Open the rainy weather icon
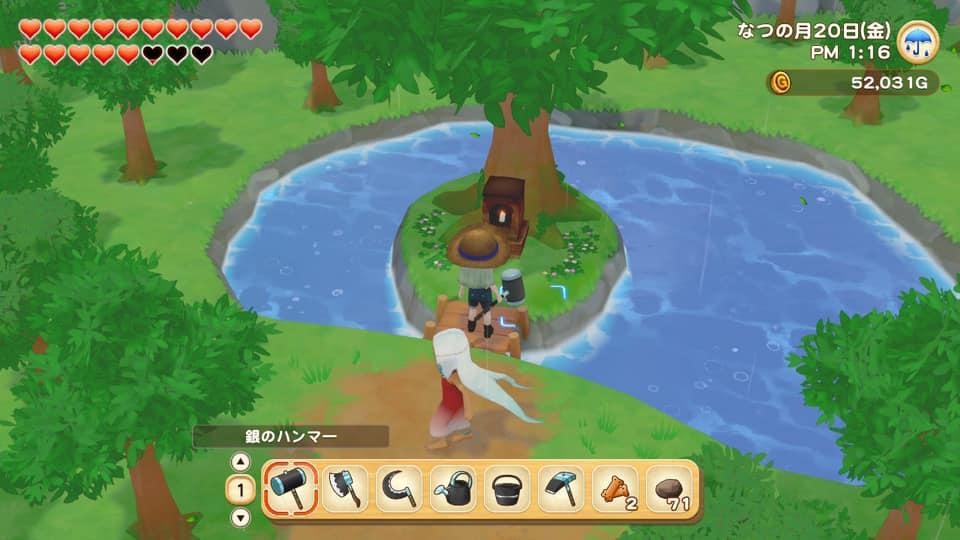This screenshot has width=960, height=540. coord(917,41)
